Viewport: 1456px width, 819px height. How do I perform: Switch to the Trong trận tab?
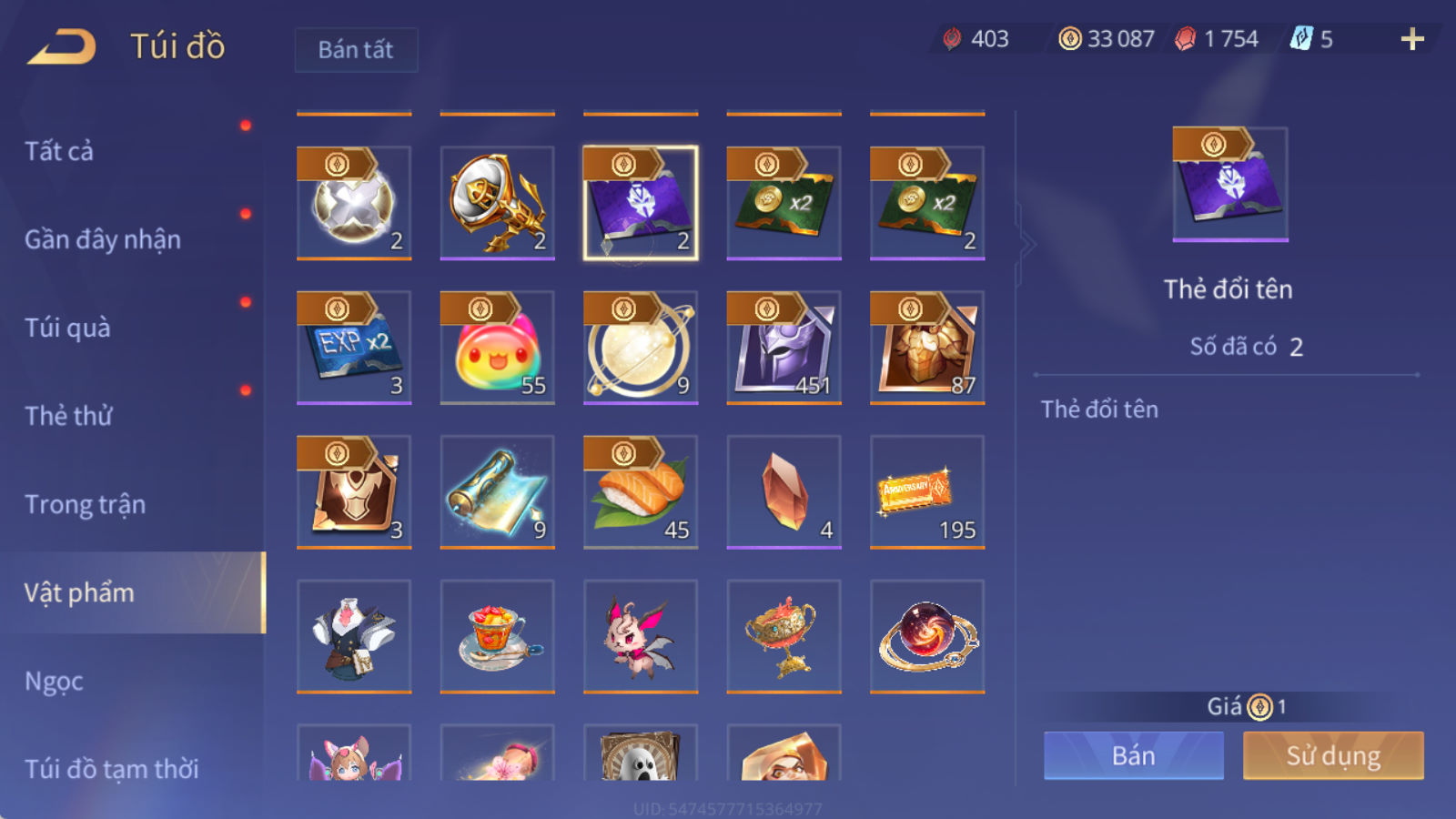86,504
